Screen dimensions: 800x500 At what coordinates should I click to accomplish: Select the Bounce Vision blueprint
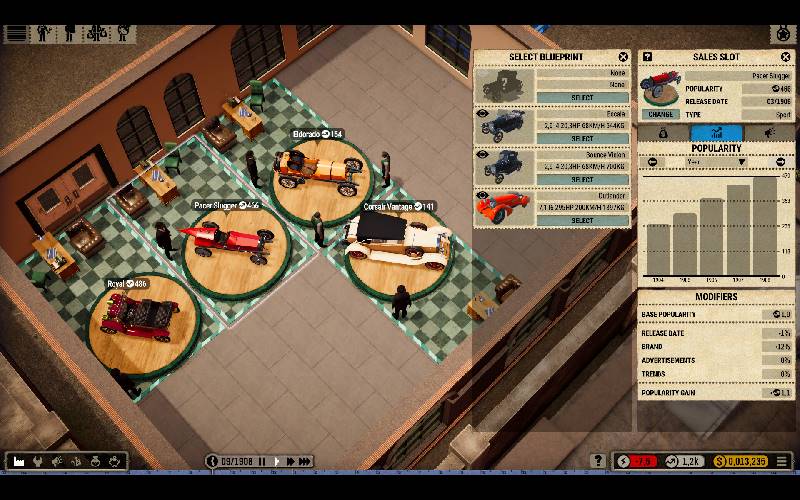[582, 180]
